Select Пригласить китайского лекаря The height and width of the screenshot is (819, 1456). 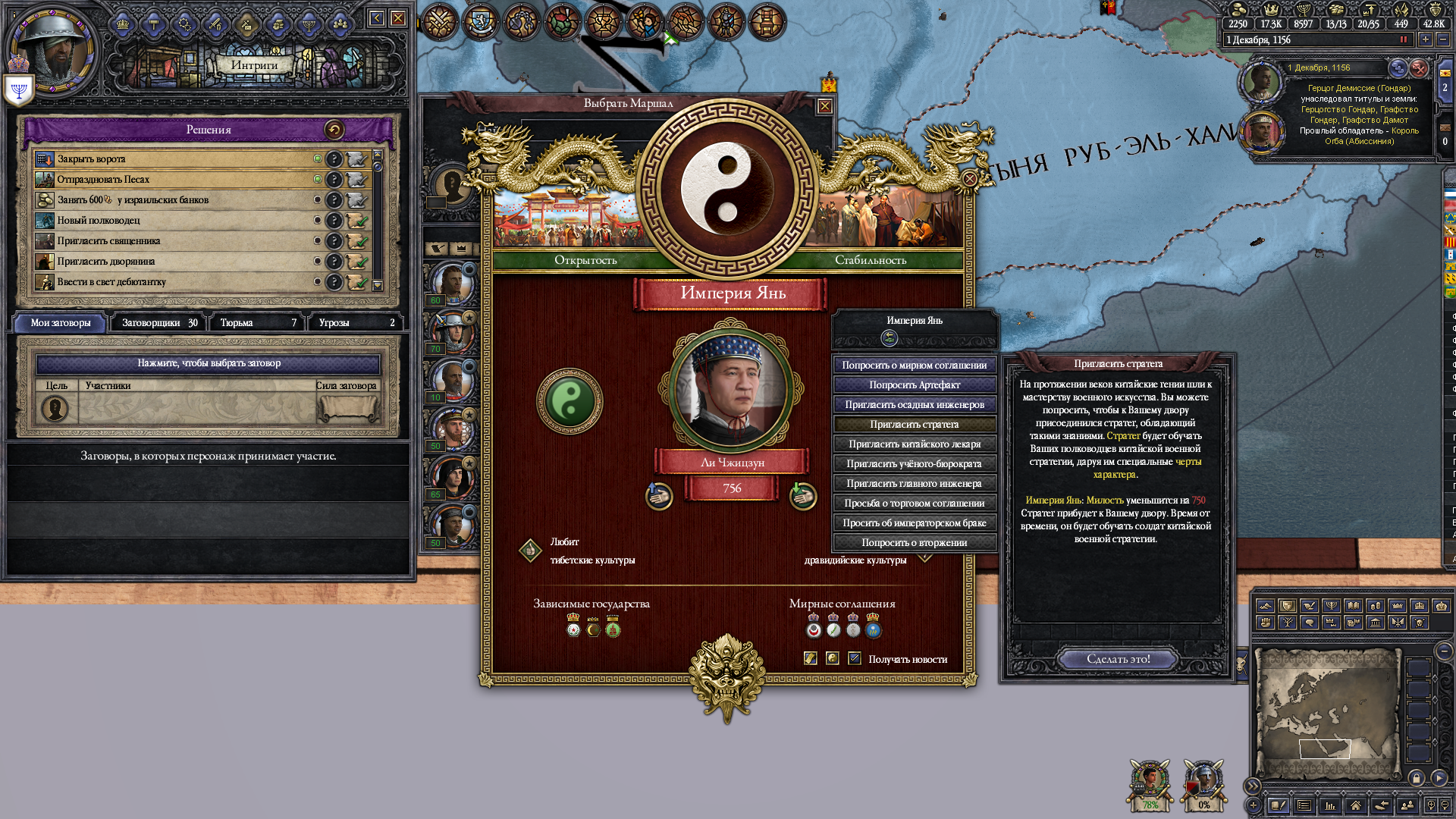914,444
